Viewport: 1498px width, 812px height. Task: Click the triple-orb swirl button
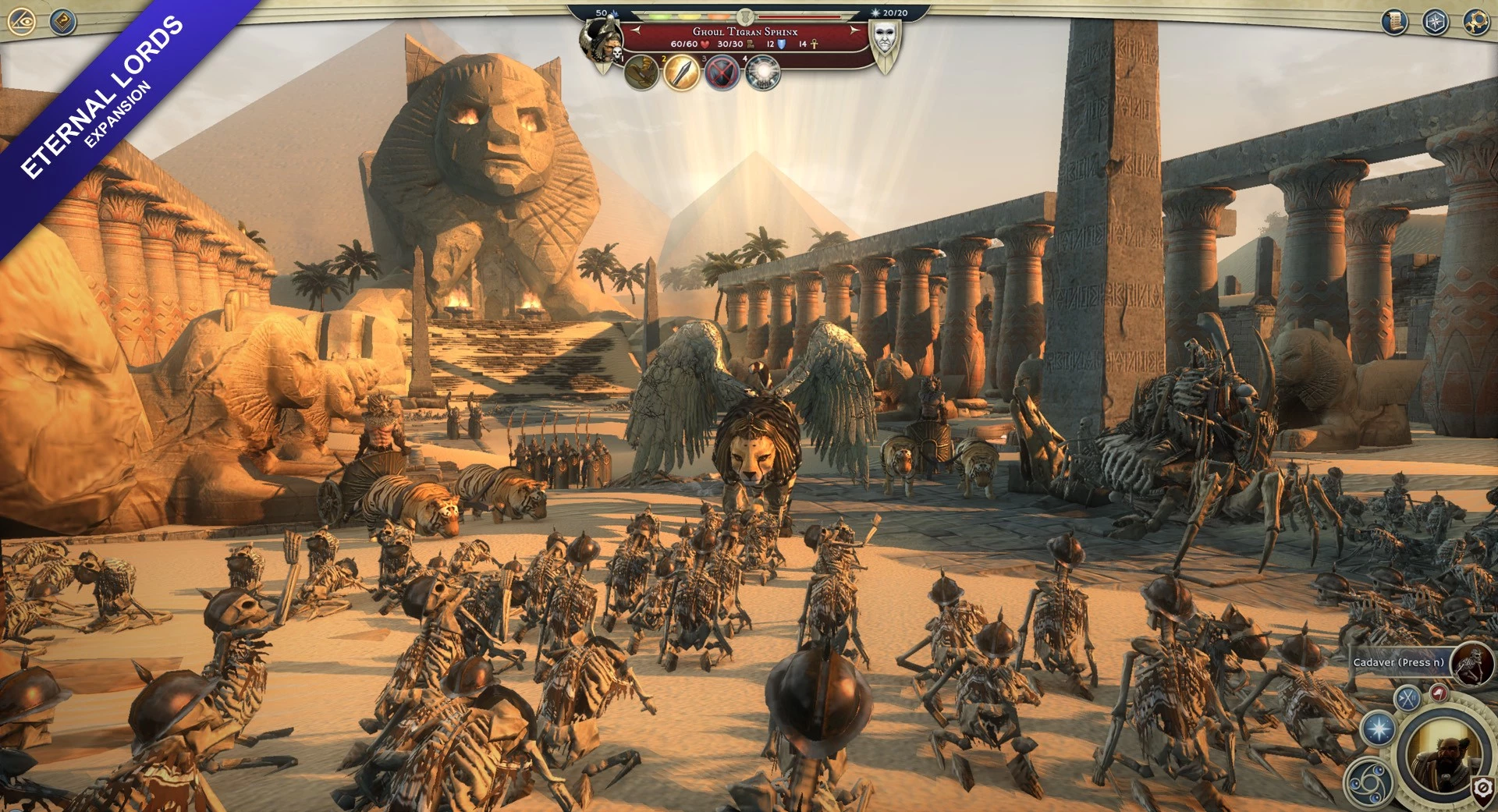click(1369, 782)
